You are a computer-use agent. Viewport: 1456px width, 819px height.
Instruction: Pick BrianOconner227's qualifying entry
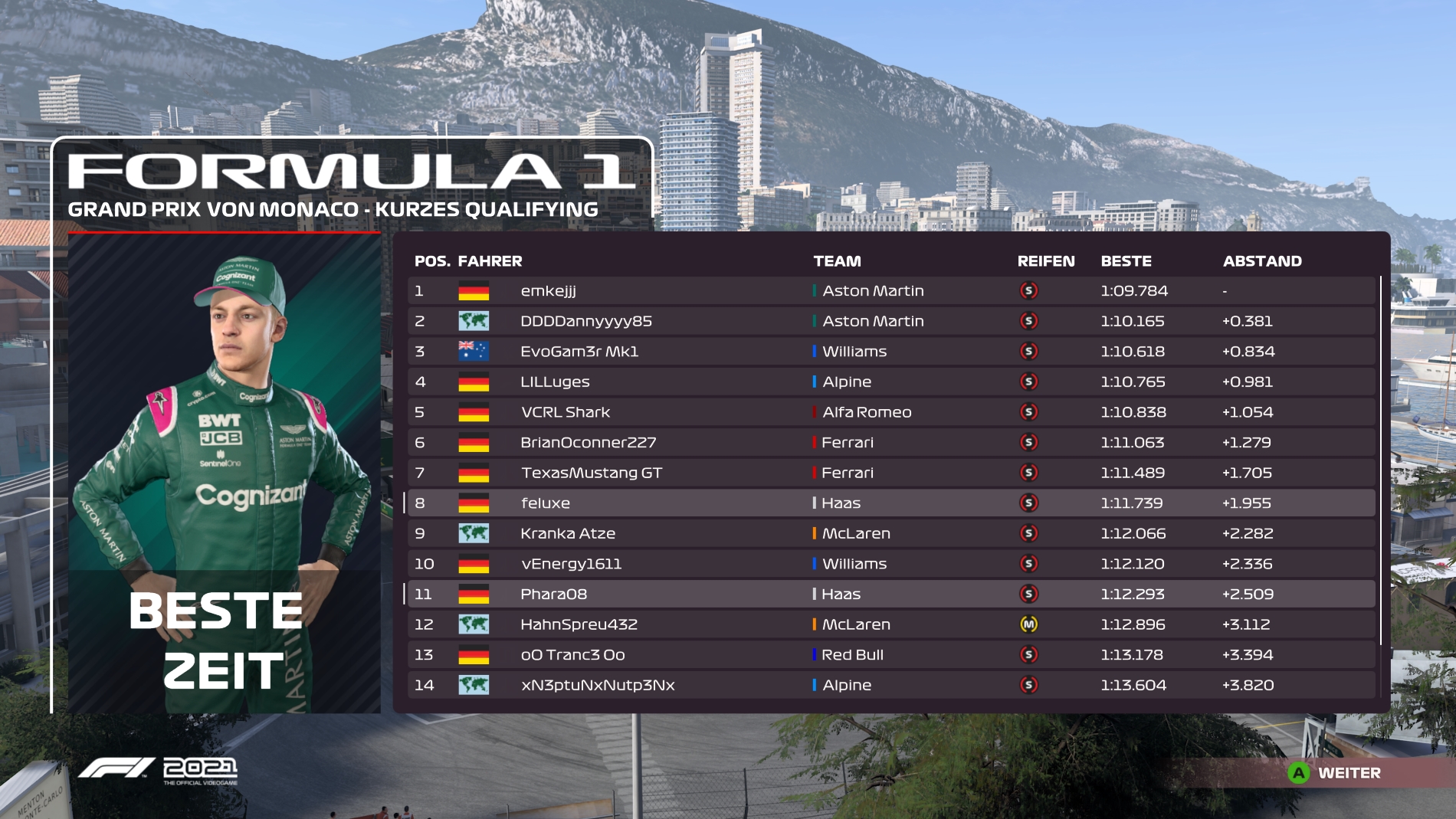click(x=889, y=442)
